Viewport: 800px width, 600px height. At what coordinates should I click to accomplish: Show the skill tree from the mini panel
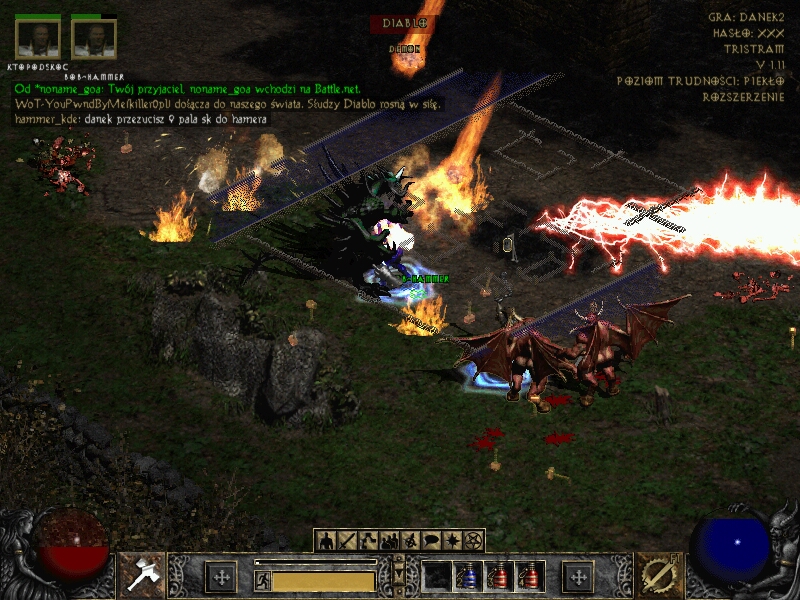tap(368, 541)
